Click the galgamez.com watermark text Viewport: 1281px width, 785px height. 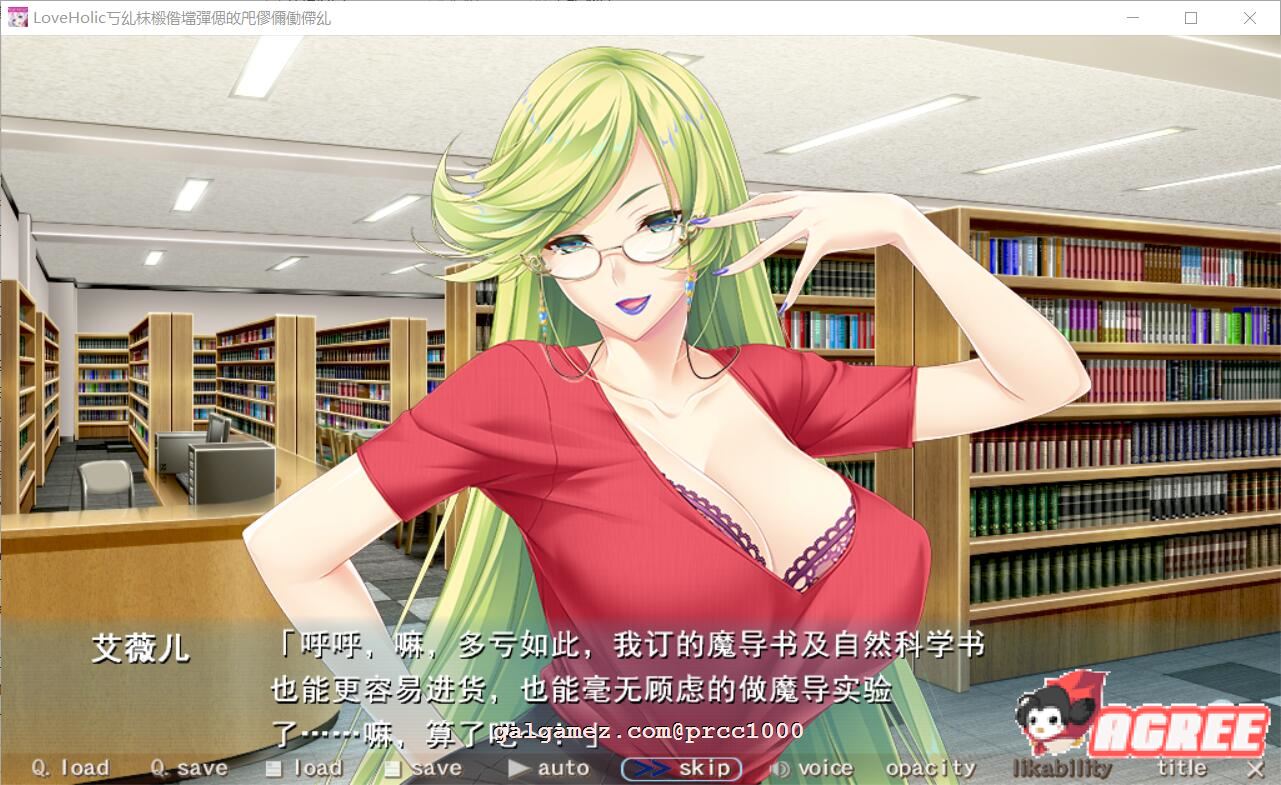tap(650, 733)
